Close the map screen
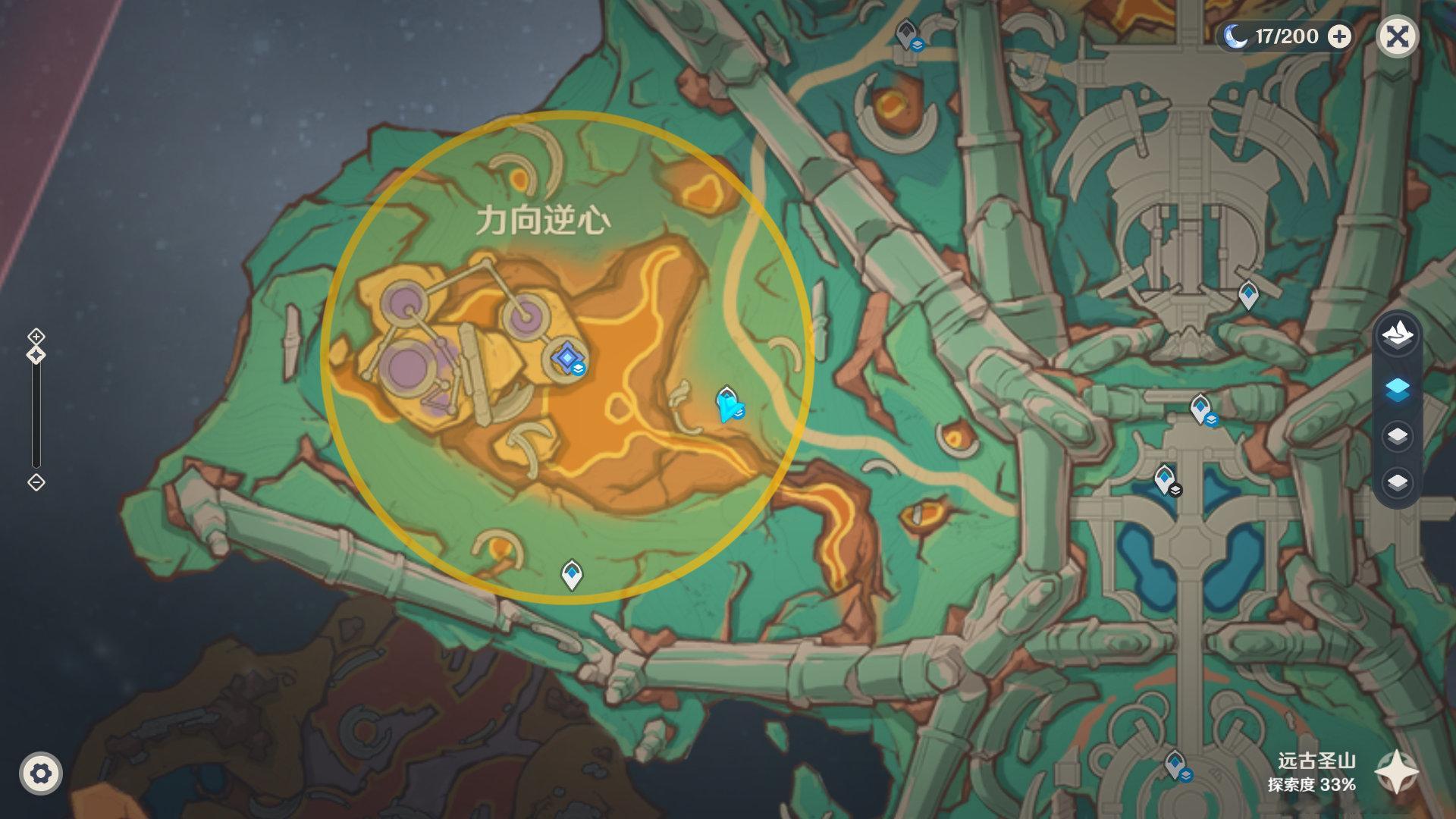Screen dimensions: 1456x819 tap(1397, 36)
